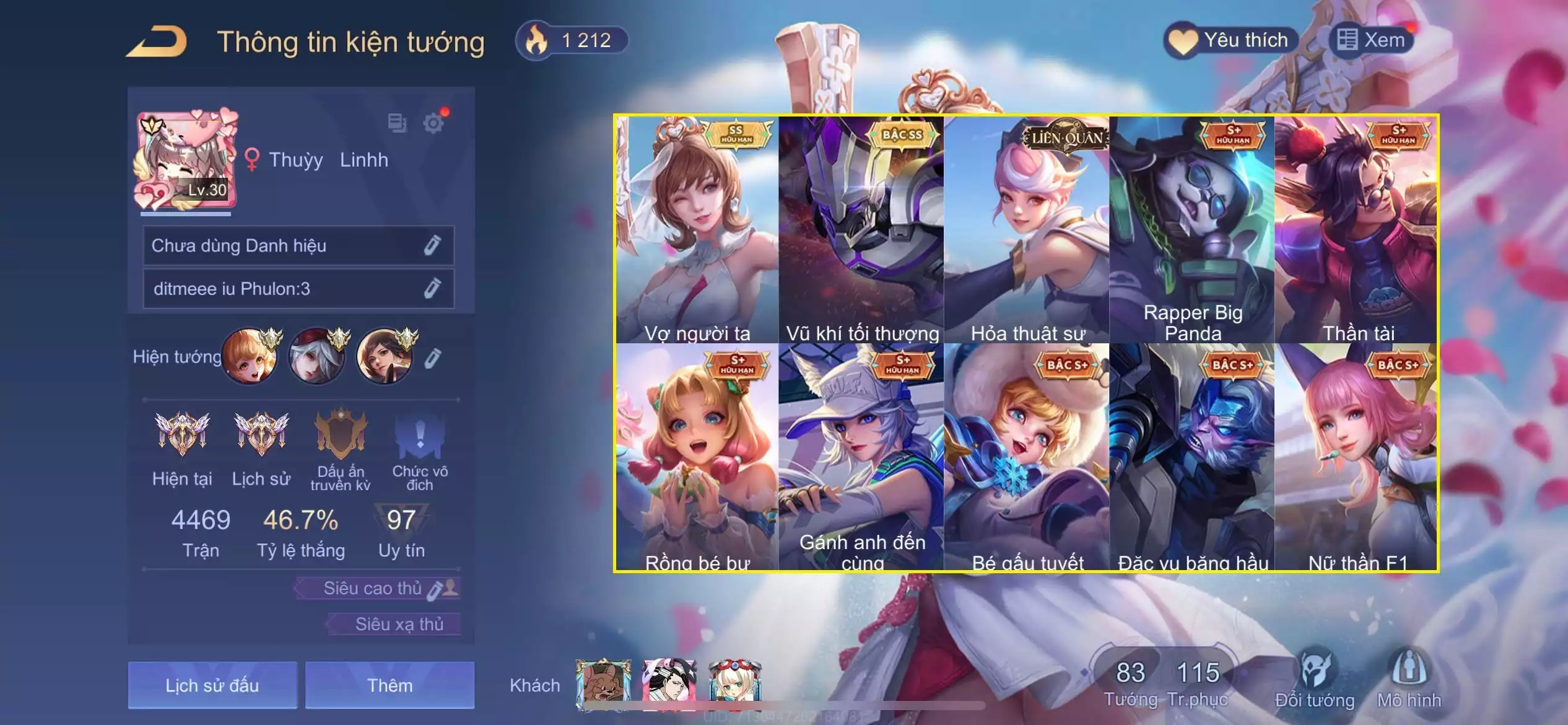
Task: Edit the Chưa dùng Danh hiệu title
Action: 432,245
